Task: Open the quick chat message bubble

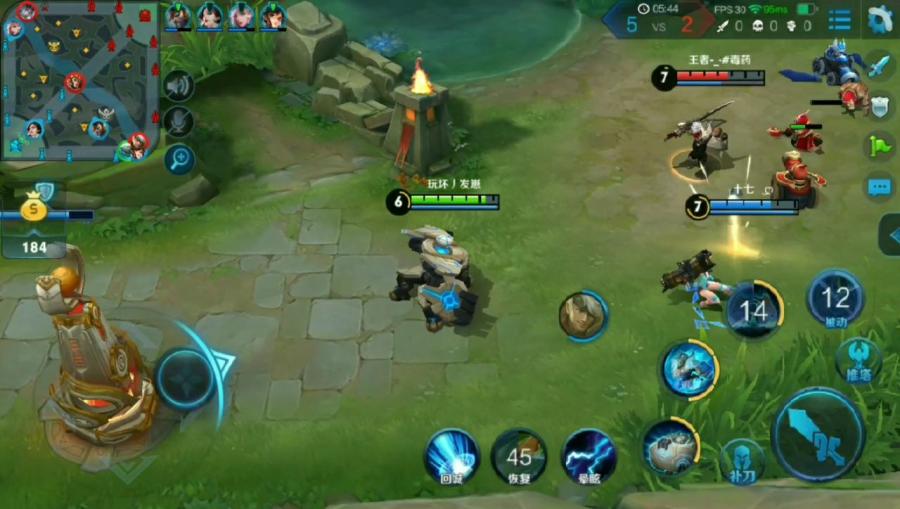Action: tap(878, 186)
